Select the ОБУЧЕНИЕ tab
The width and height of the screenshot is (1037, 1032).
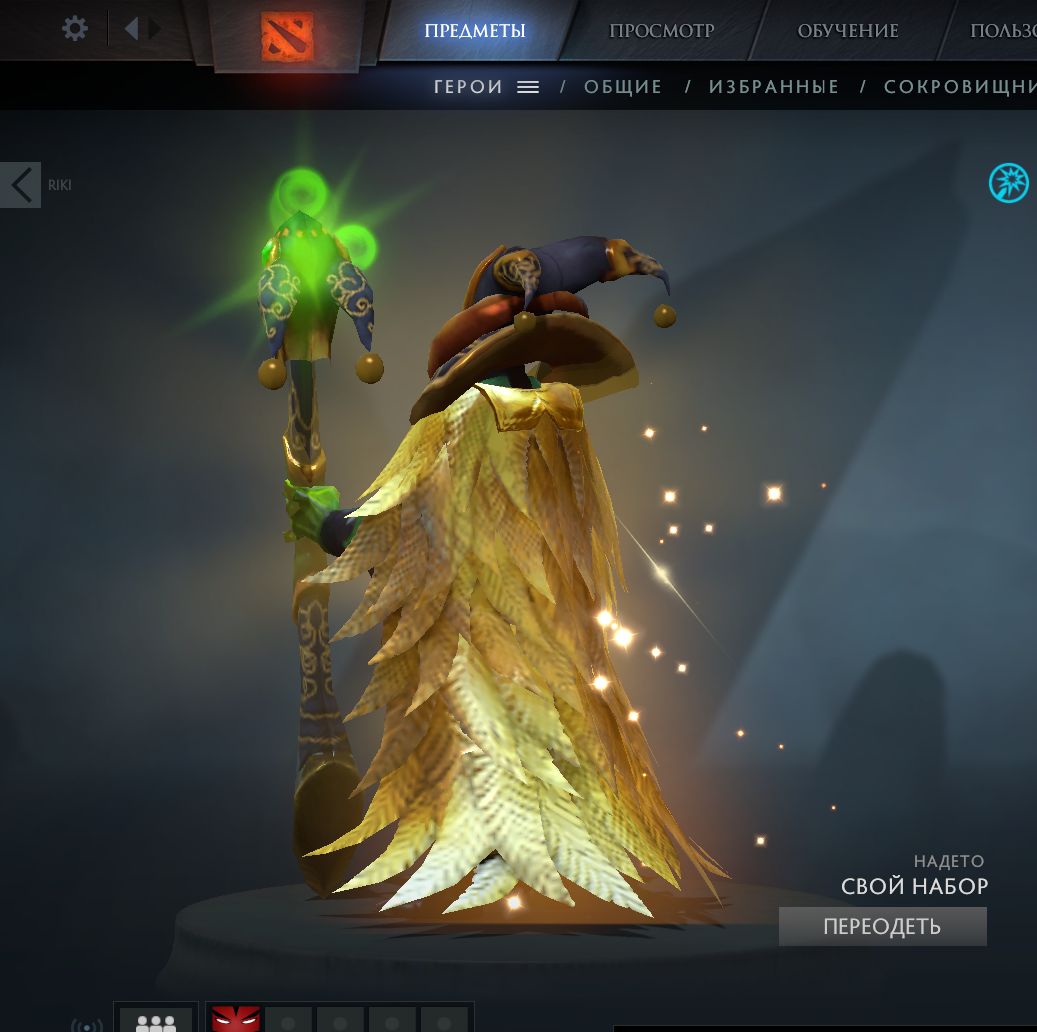point(847,30)
